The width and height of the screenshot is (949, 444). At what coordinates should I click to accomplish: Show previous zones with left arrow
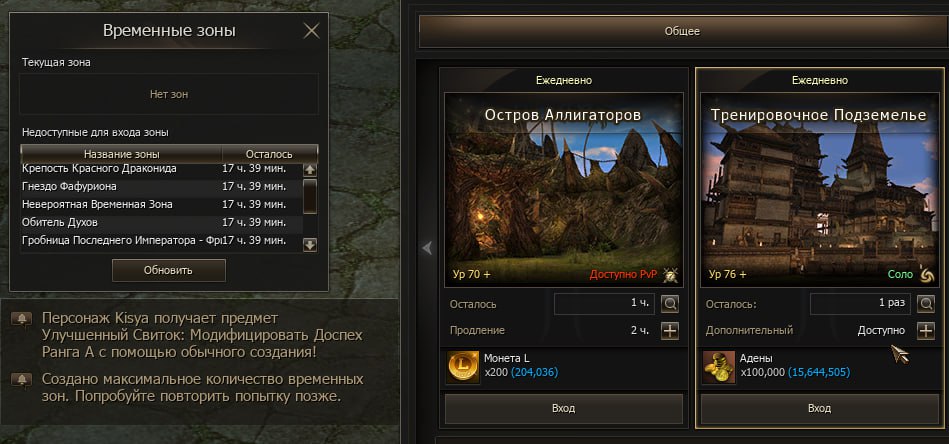point(426,248)
